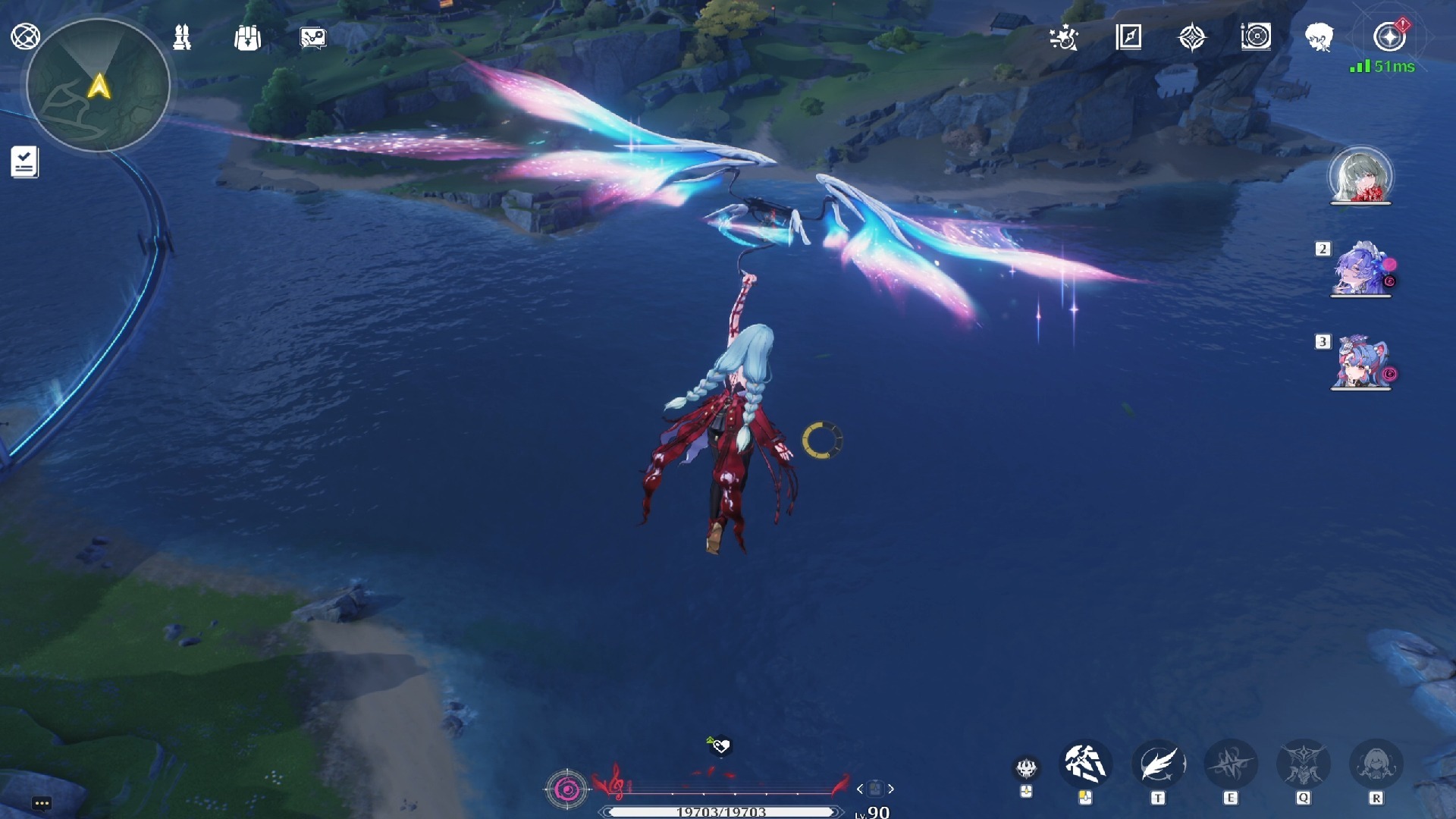The image size is (1456, 819).
Task: Open the quest checklist tracker
Action: coord(24,162)
